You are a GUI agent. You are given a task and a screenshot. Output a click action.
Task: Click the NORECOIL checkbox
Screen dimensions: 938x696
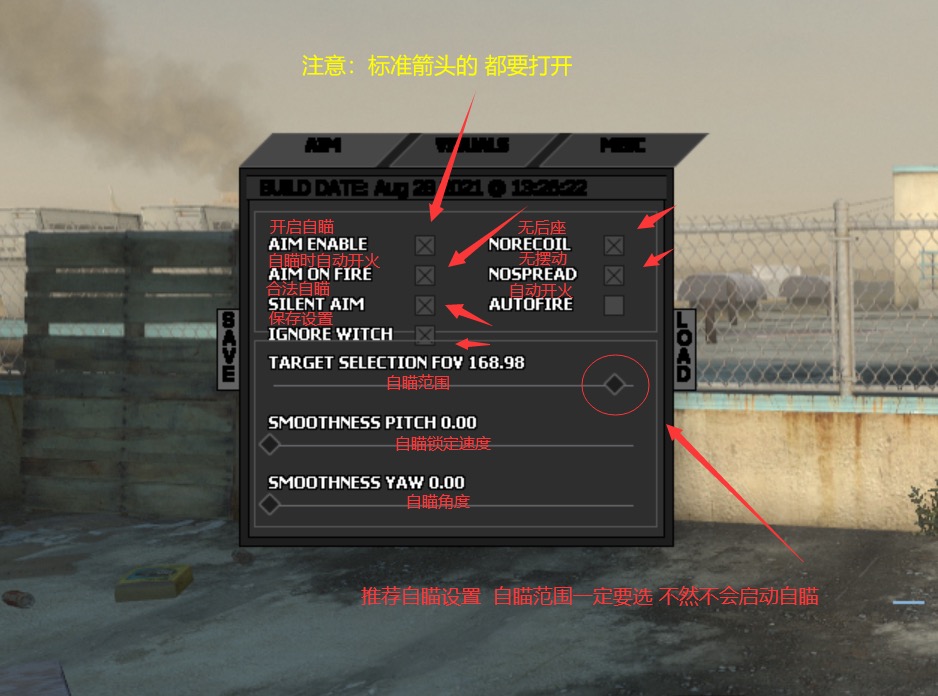pos(614,245)
